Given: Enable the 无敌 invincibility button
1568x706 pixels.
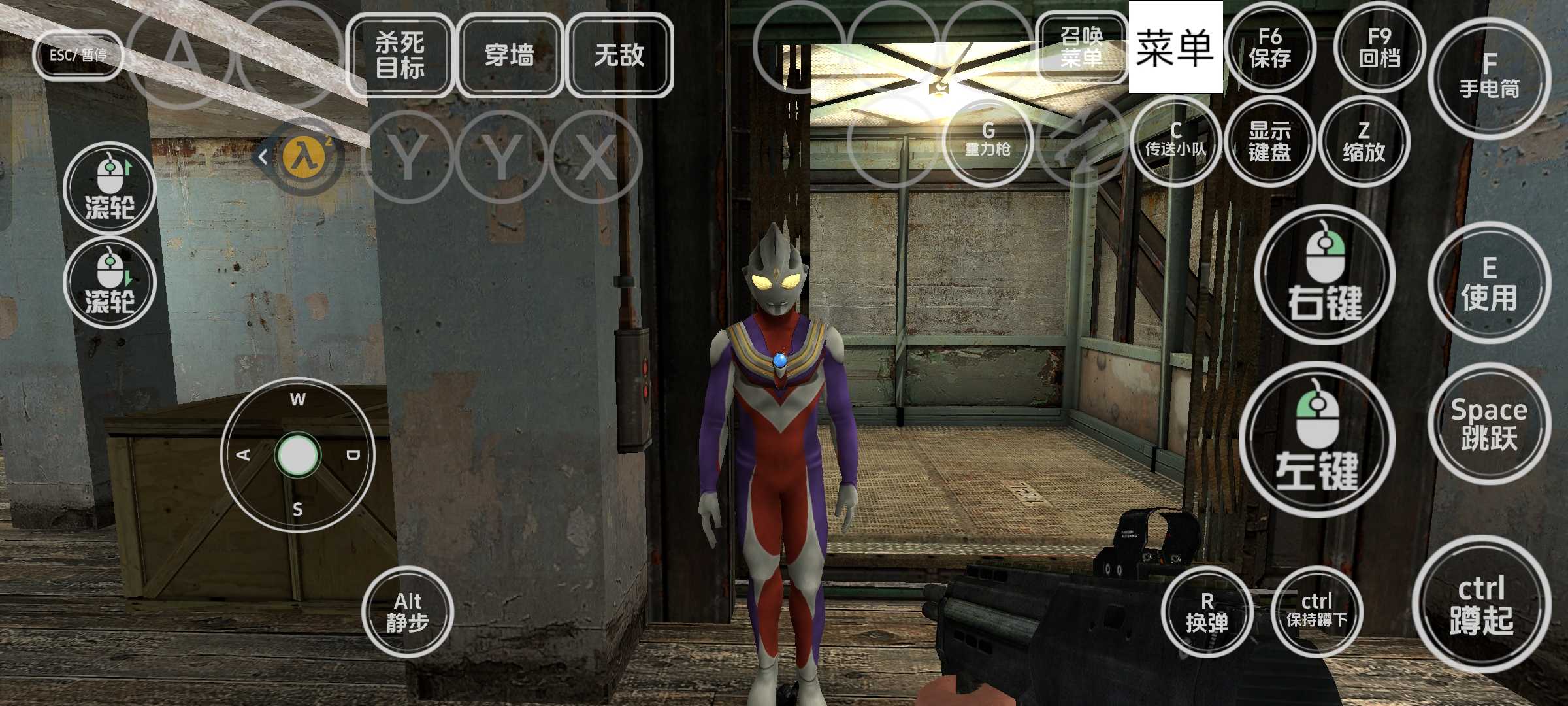Looking at the screenshot, I should pos(619,56).
